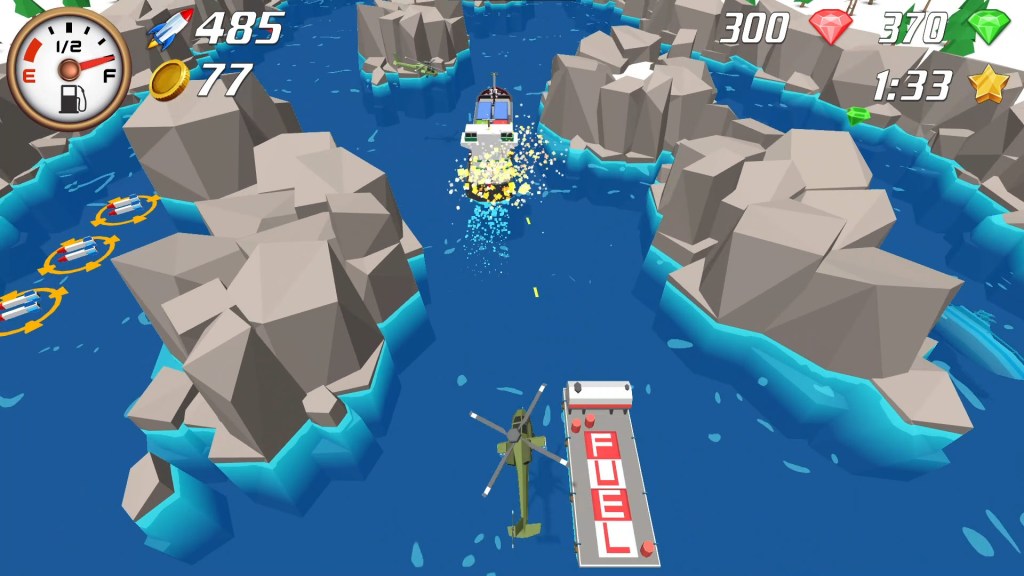This screenshot has height=576, width=1024.
Task: Click the gold coin icon
Action: tap(170, 79)
